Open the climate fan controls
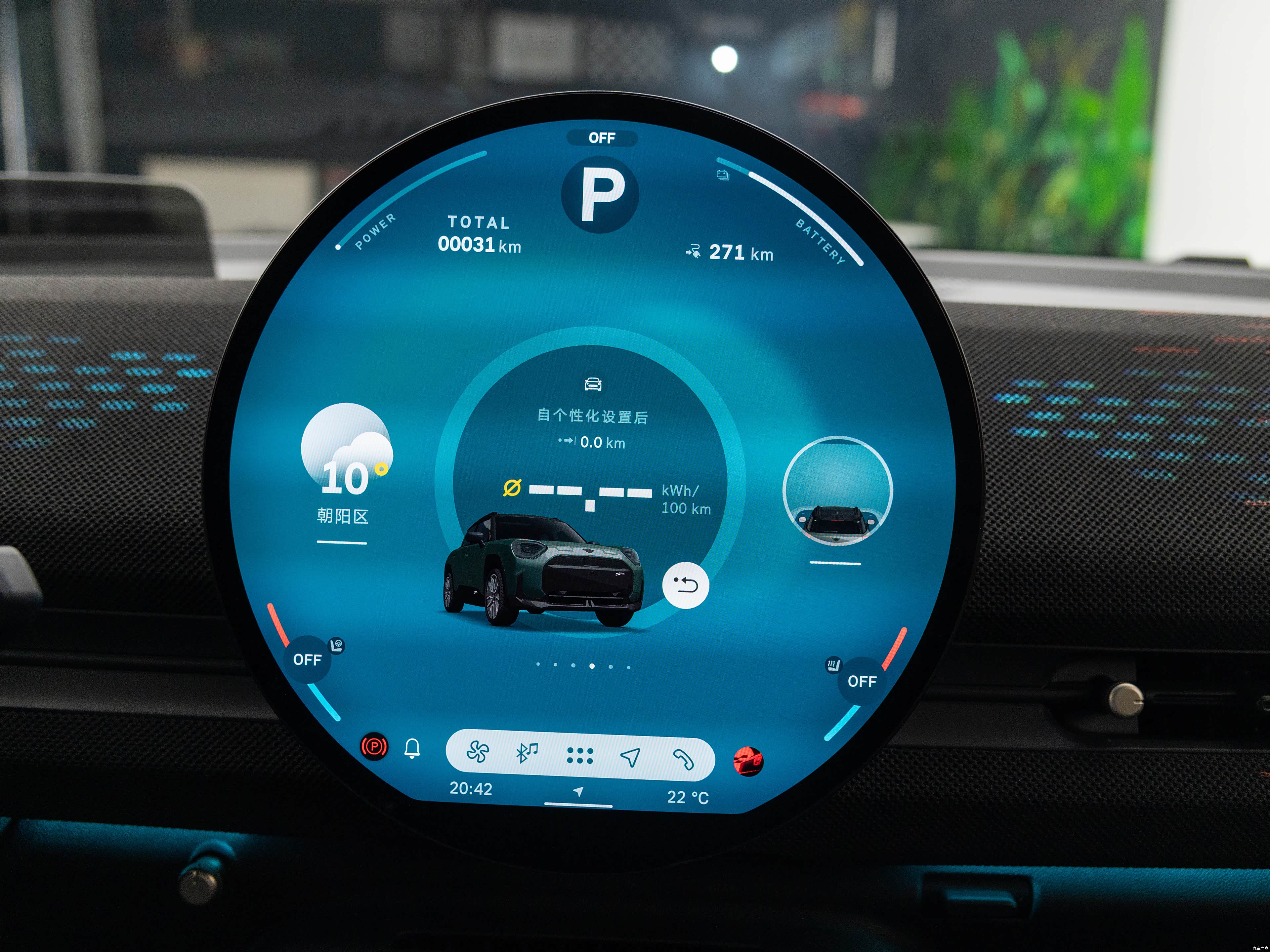The width and height of the screenshot is (1270, 952). coord(478,752)
